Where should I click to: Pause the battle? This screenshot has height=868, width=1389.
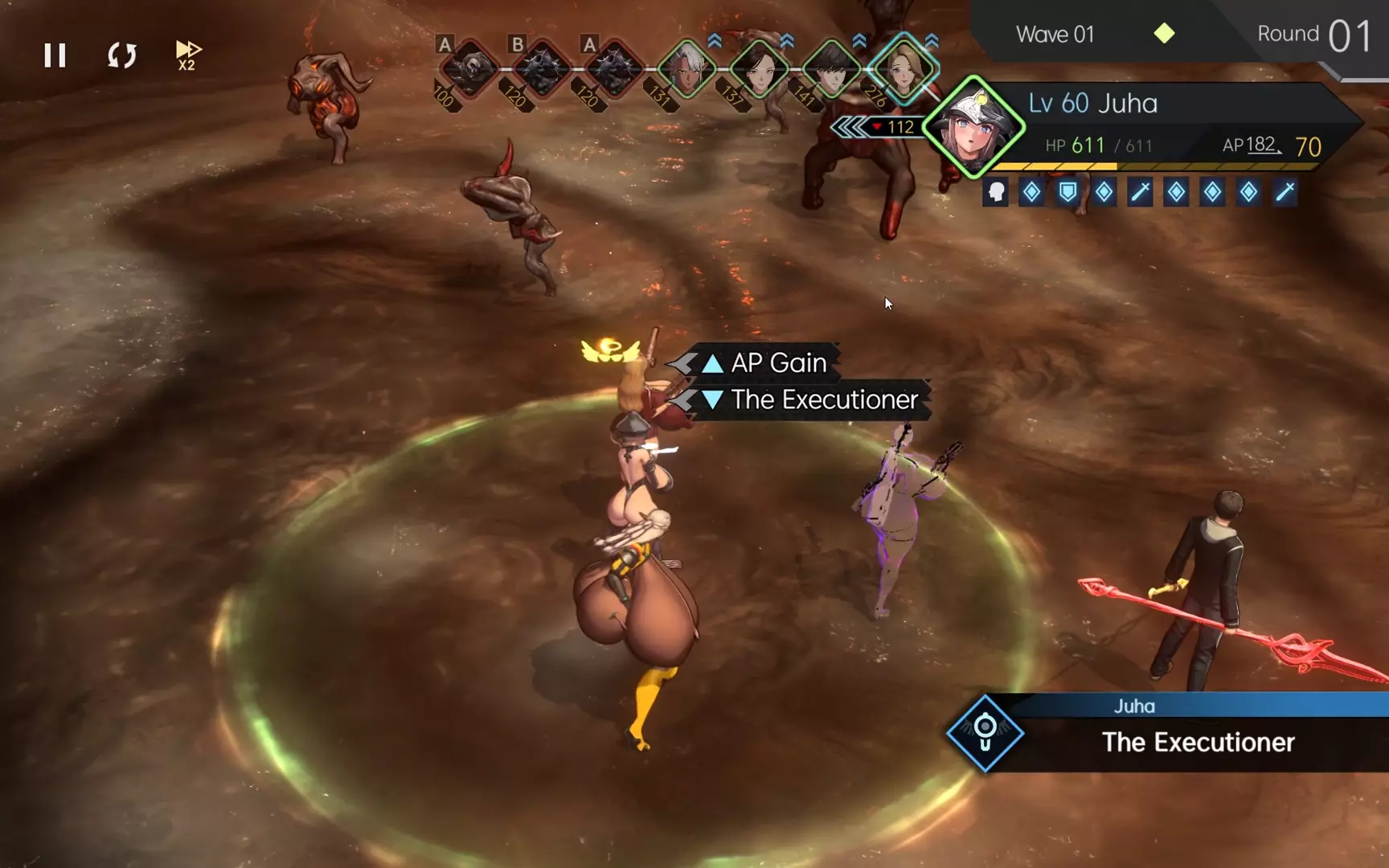[55, 55]
